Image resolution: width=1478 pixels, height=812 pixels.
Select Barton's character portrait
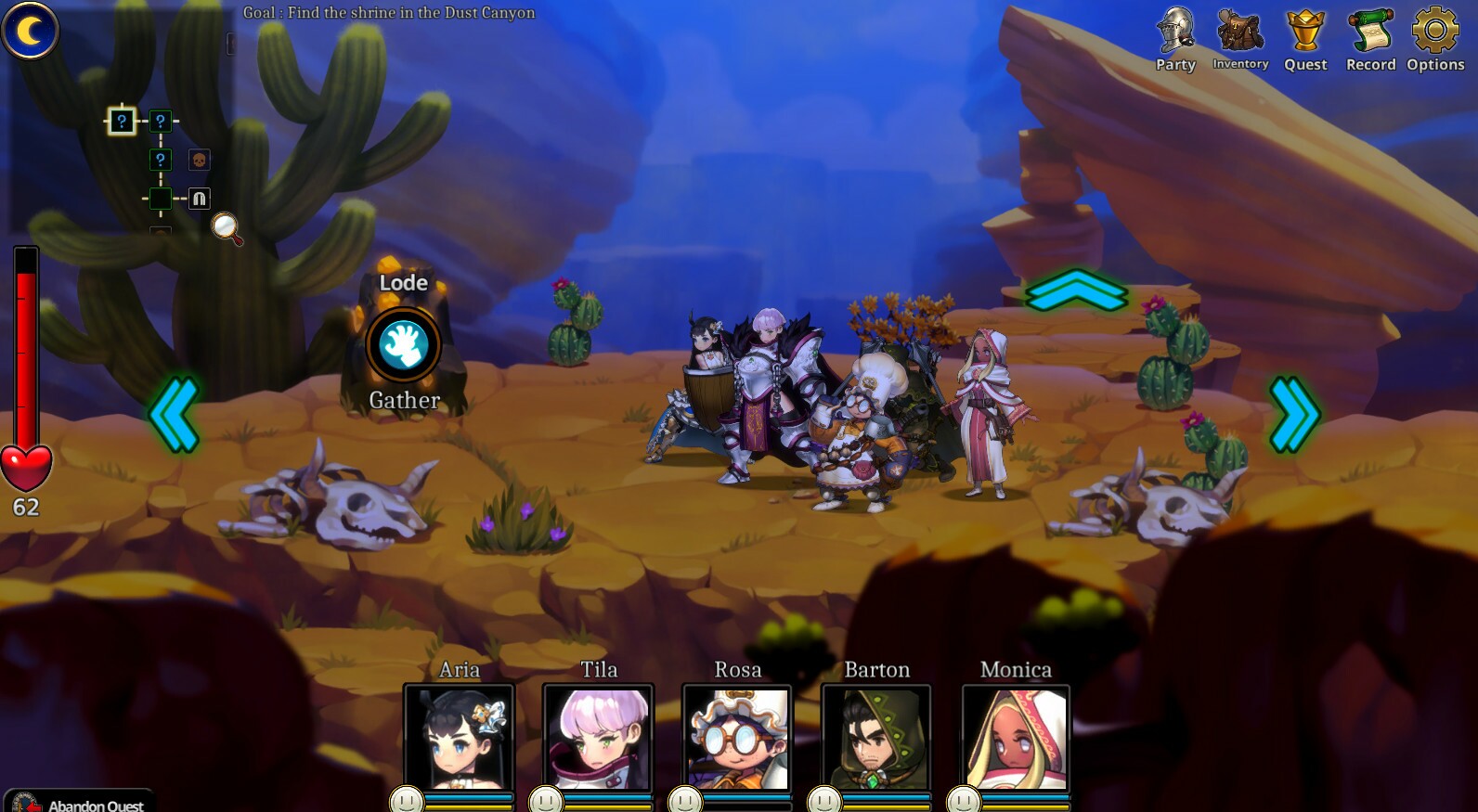[x=876, y=738]
